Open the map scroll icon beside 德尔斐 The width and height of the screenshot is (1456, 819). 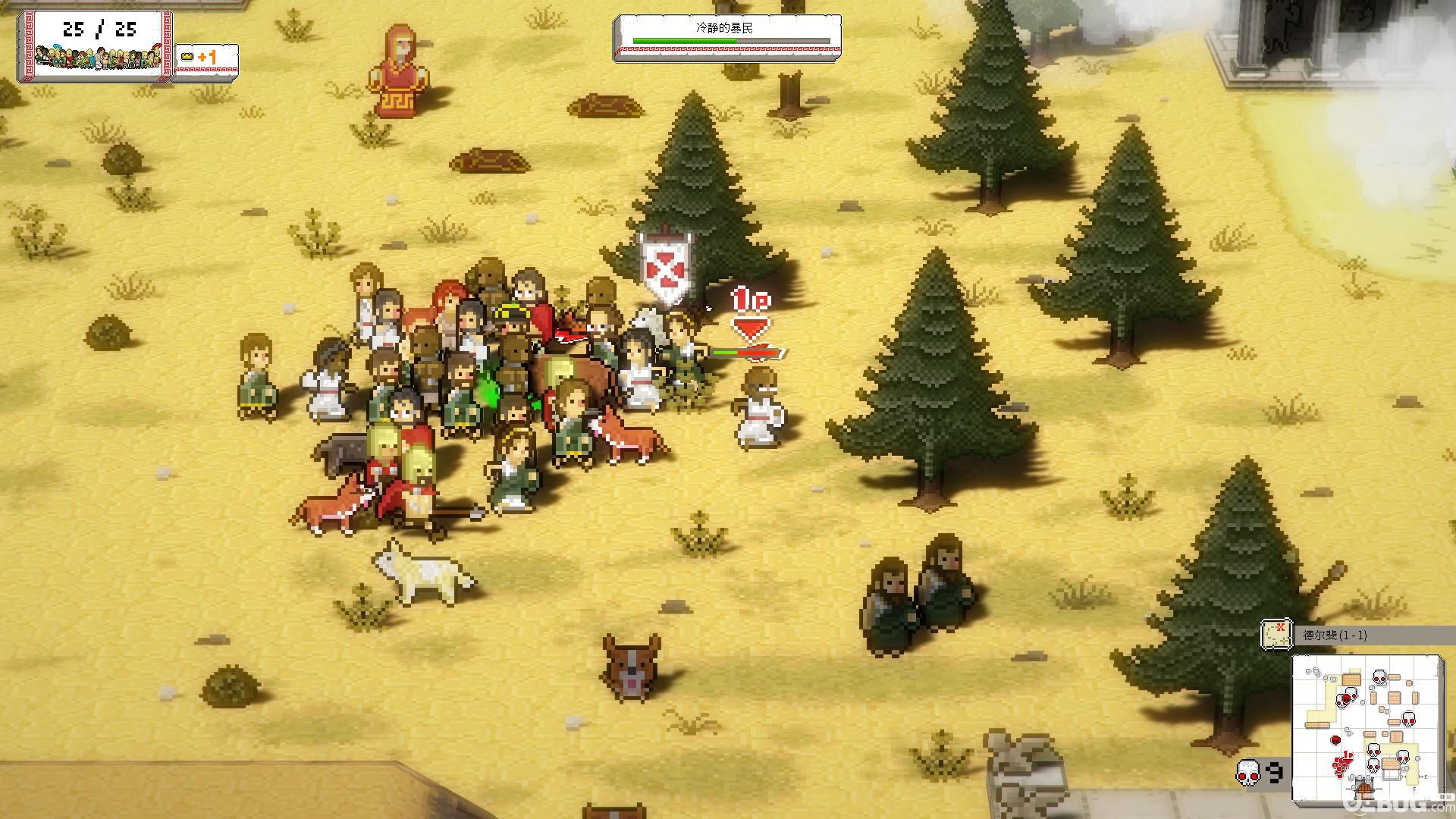pyautogui.click(x=1276, y=635)
